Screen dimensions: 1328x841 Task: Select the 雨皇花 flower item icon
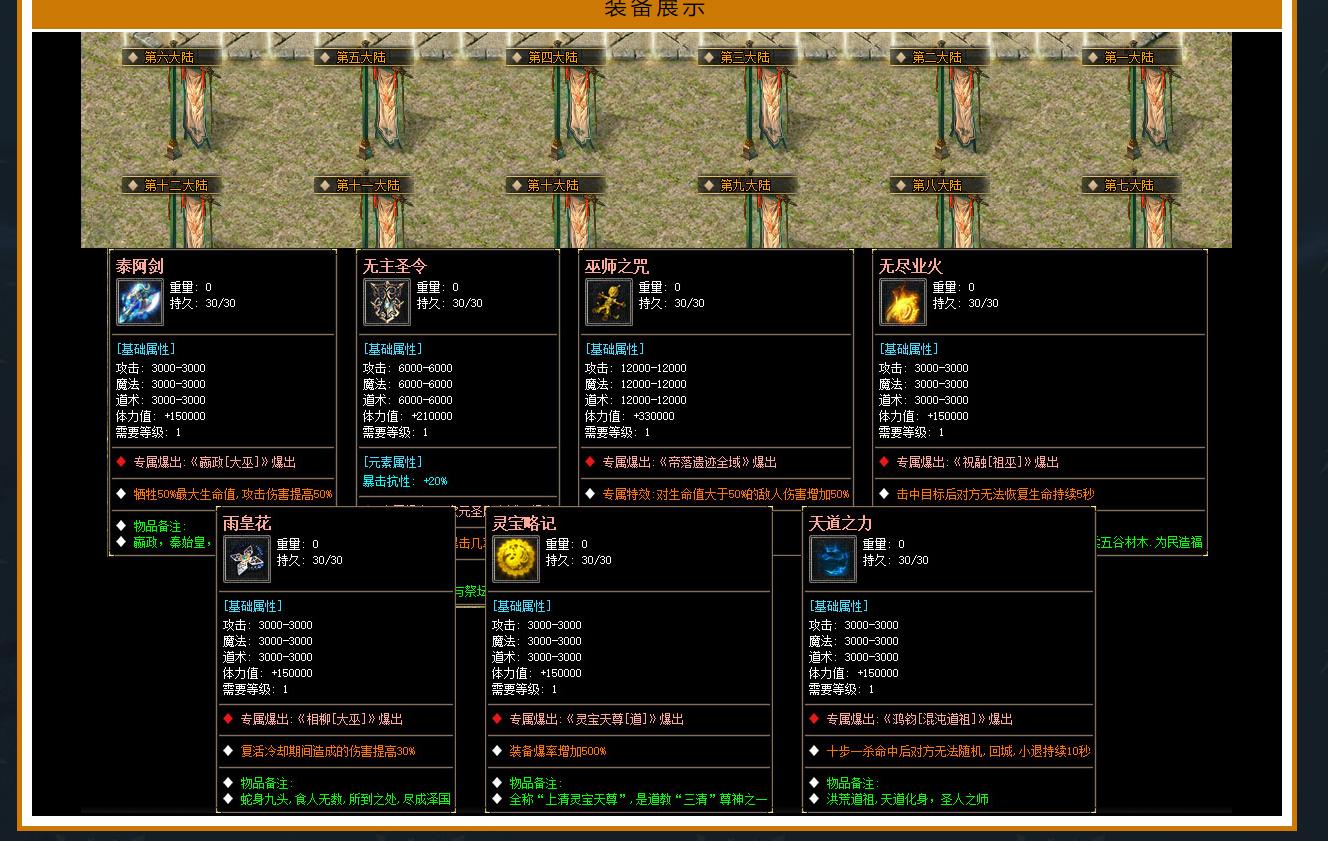(x=247, y=559)
